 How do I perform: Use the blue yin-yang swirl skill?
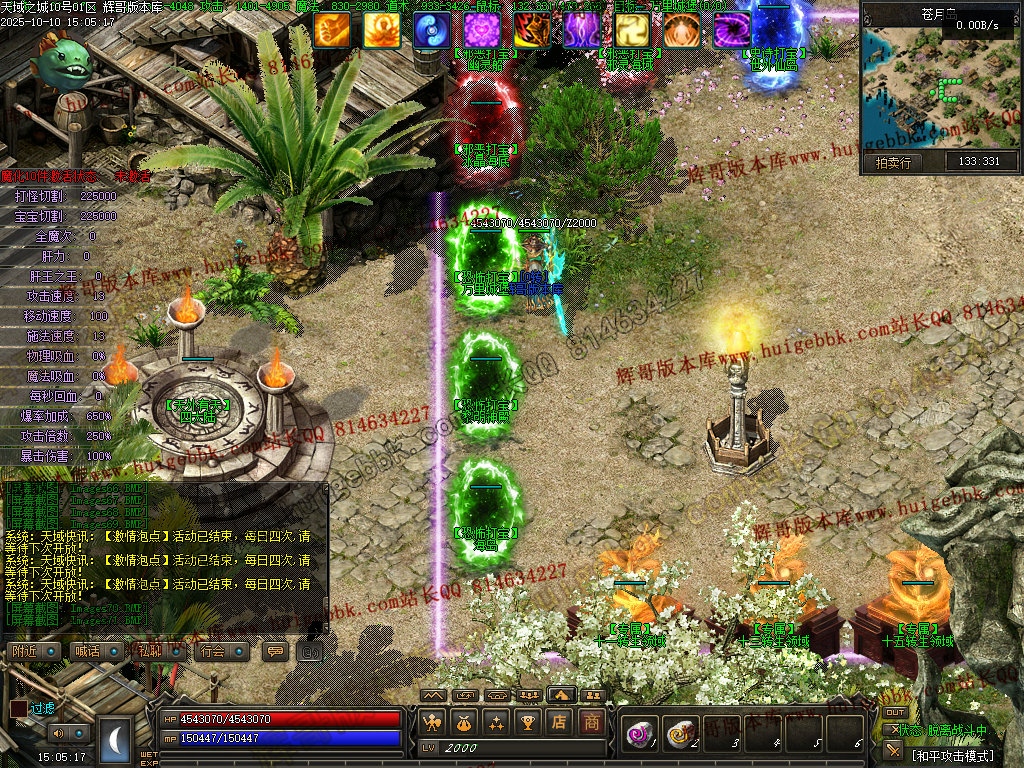tap(431, 30)
